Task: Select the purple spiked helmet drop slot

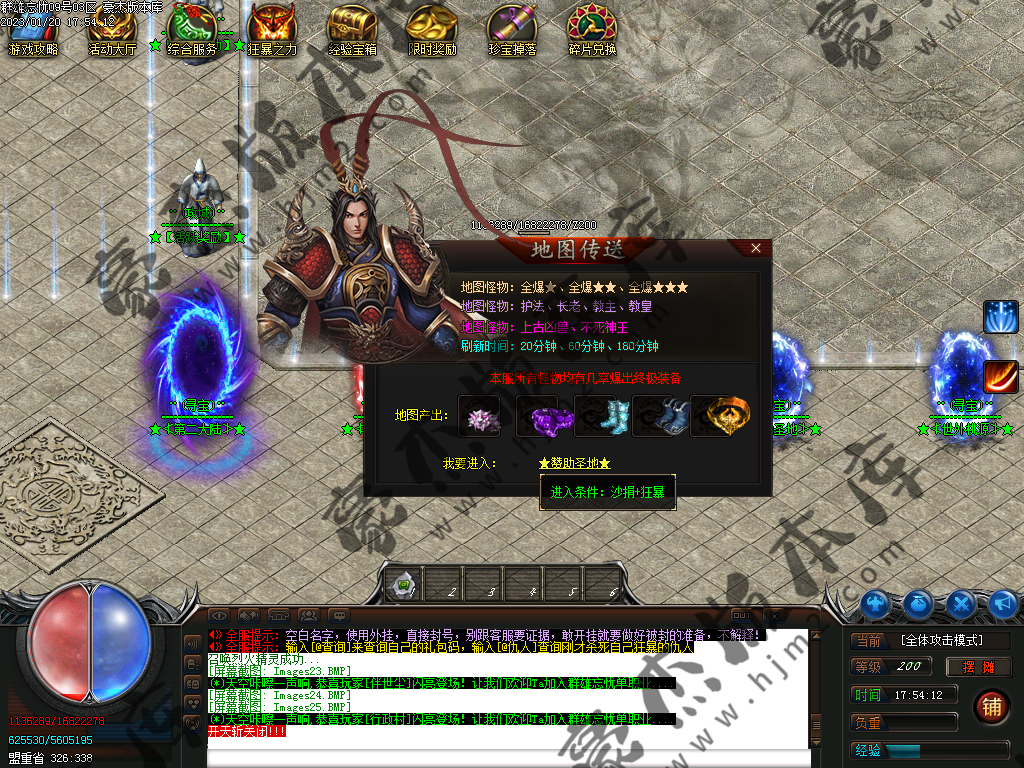Action: [479, 415]
